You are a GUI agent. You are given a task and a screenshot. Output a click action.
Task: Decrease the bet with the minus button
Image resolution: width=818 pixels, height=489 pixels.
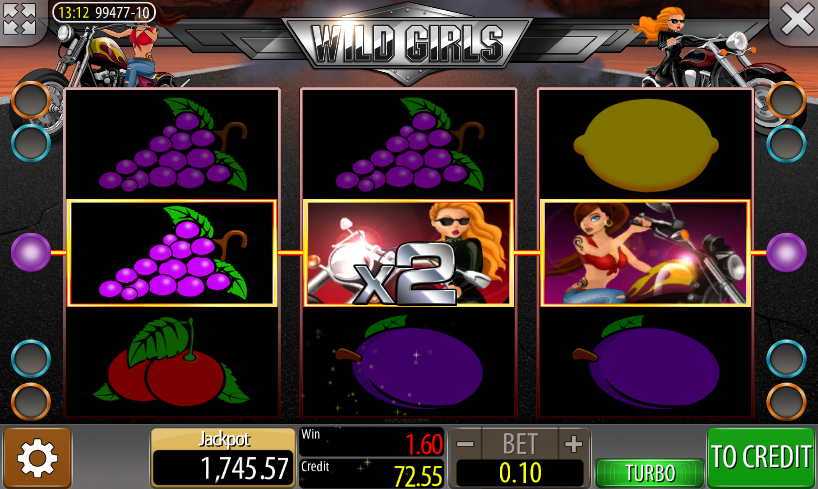pos(465,443)
